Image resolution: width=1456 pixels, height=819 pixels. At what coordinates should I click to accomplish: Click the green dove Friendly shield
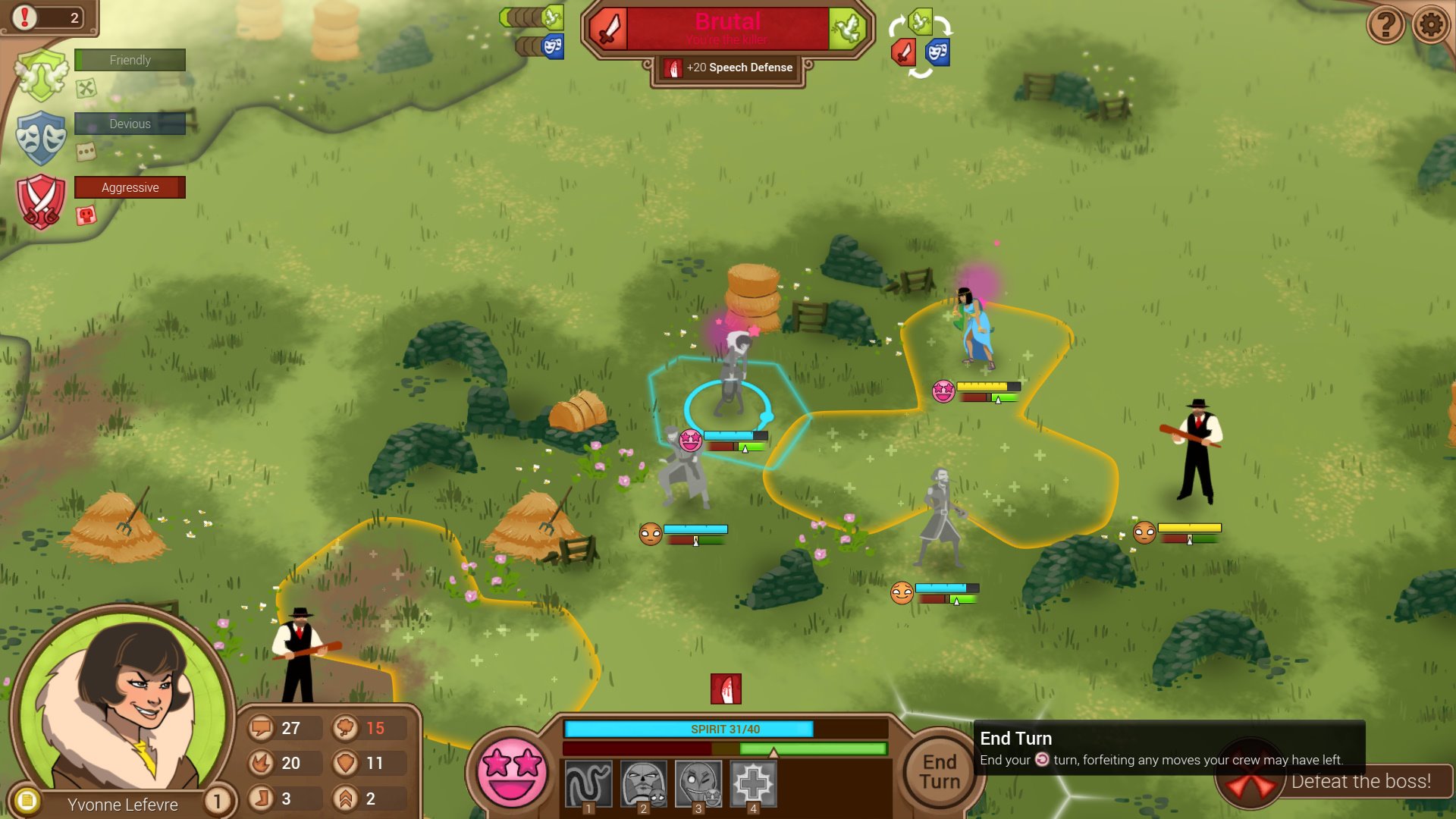[x=42, y=74]
